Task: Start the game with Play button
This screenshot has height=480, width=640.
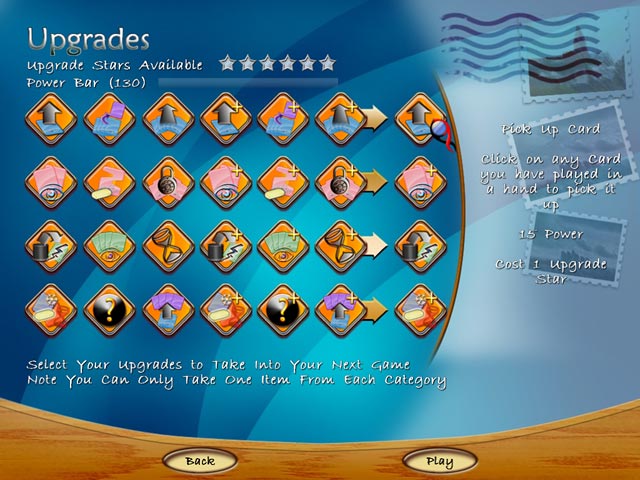Action: click(x=439, y=462)
